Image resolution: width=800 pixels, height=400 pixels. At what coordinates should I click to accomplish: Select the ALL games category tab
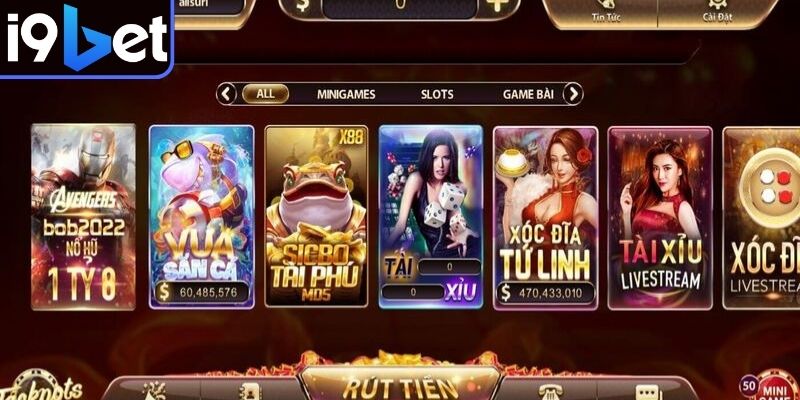265,94
